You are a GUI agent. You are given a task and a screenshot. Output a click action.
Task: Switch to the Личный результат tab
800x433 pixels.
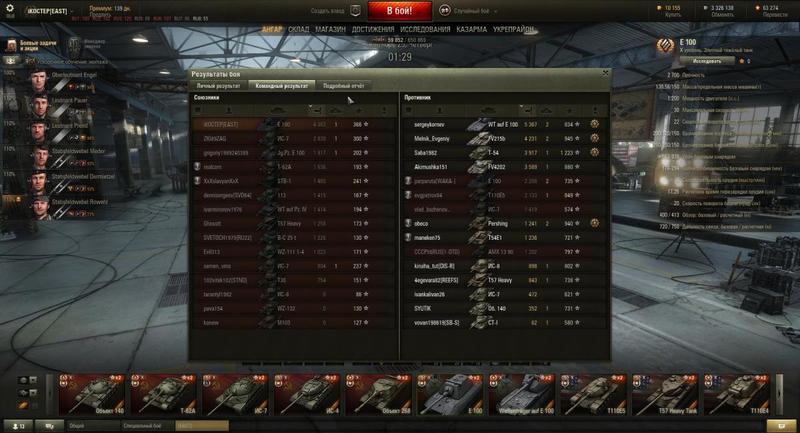coord(219,86)
